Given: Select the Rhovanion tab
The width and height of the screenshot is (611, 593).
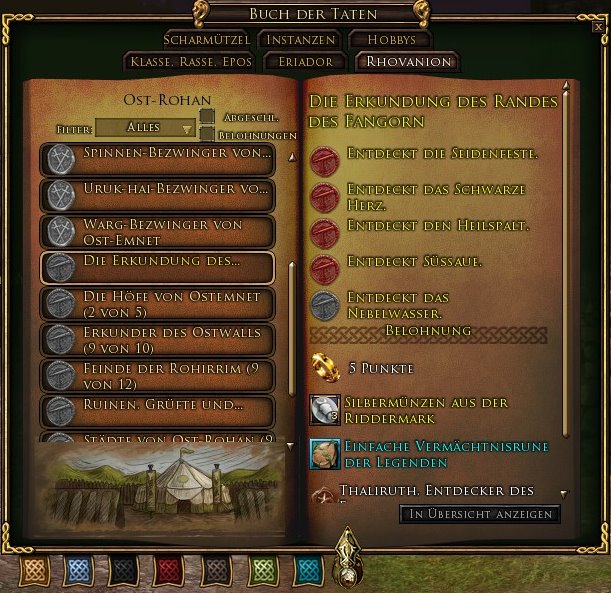Looking at the screenshot, I should click(x=408, y=62).
